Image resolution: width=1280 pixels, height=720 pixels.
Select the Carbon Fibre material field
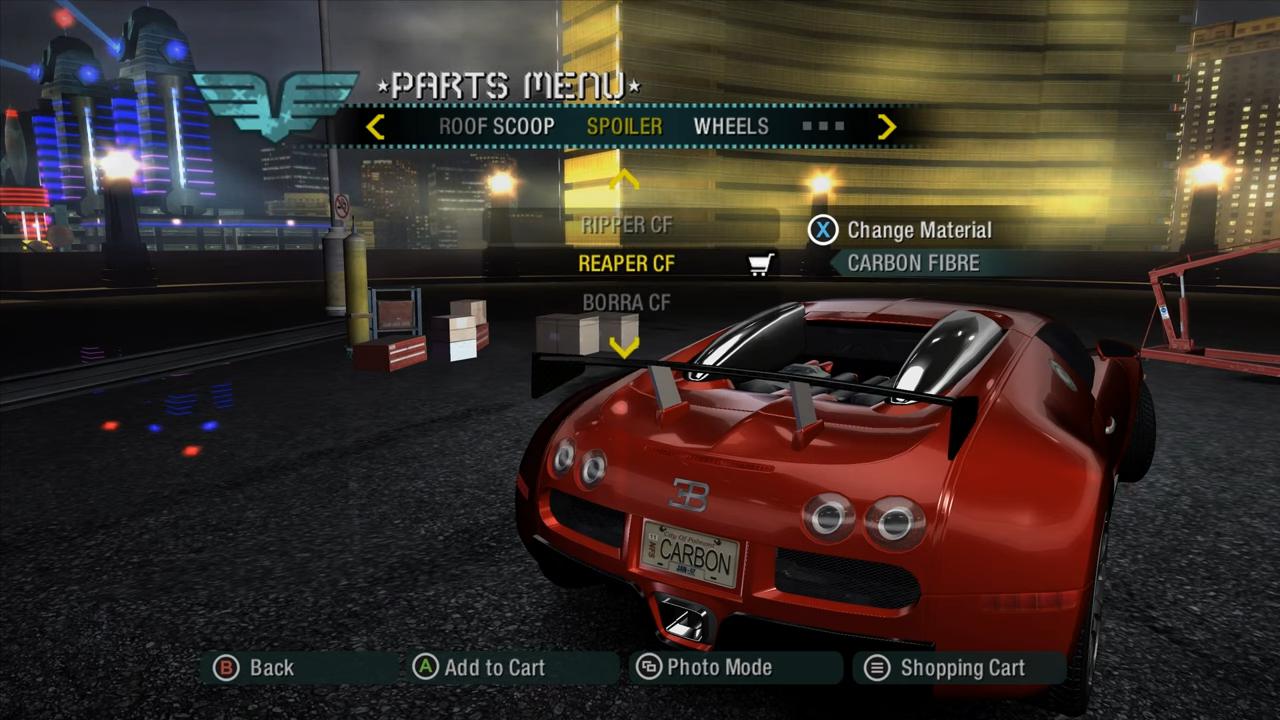[x=913, y=263]
